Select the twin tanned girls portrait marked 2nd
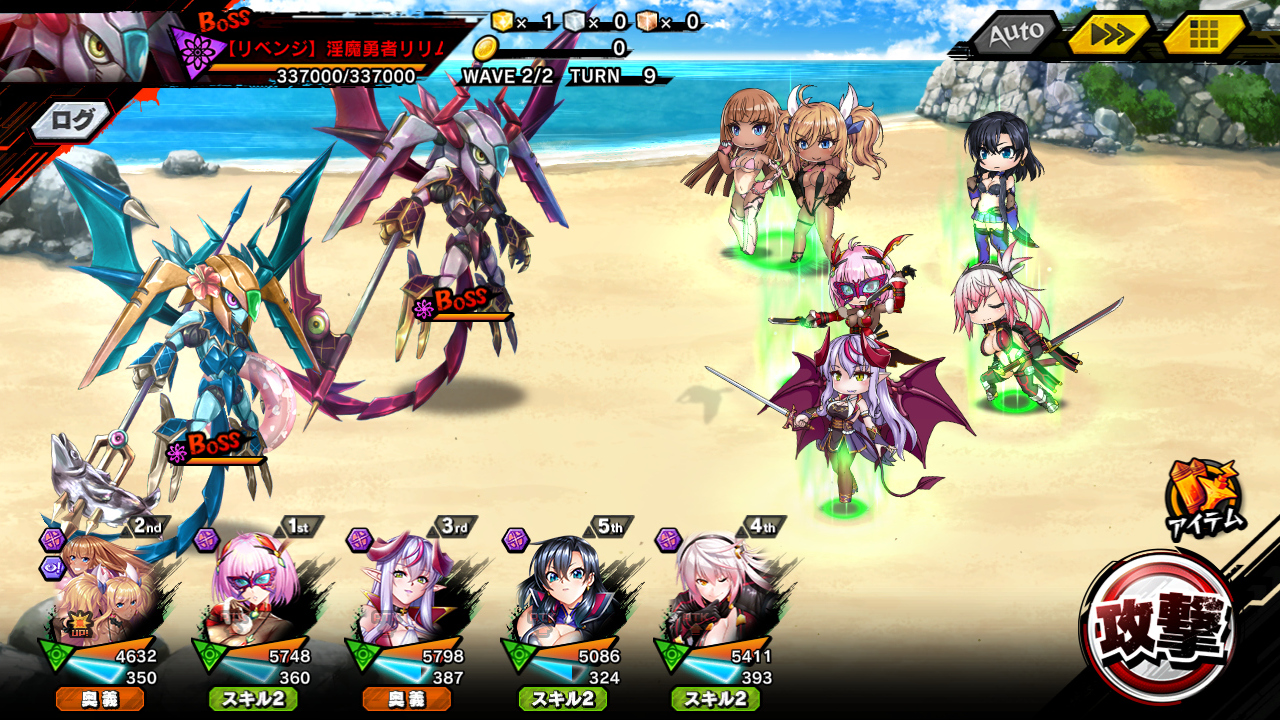 point(100,590)
